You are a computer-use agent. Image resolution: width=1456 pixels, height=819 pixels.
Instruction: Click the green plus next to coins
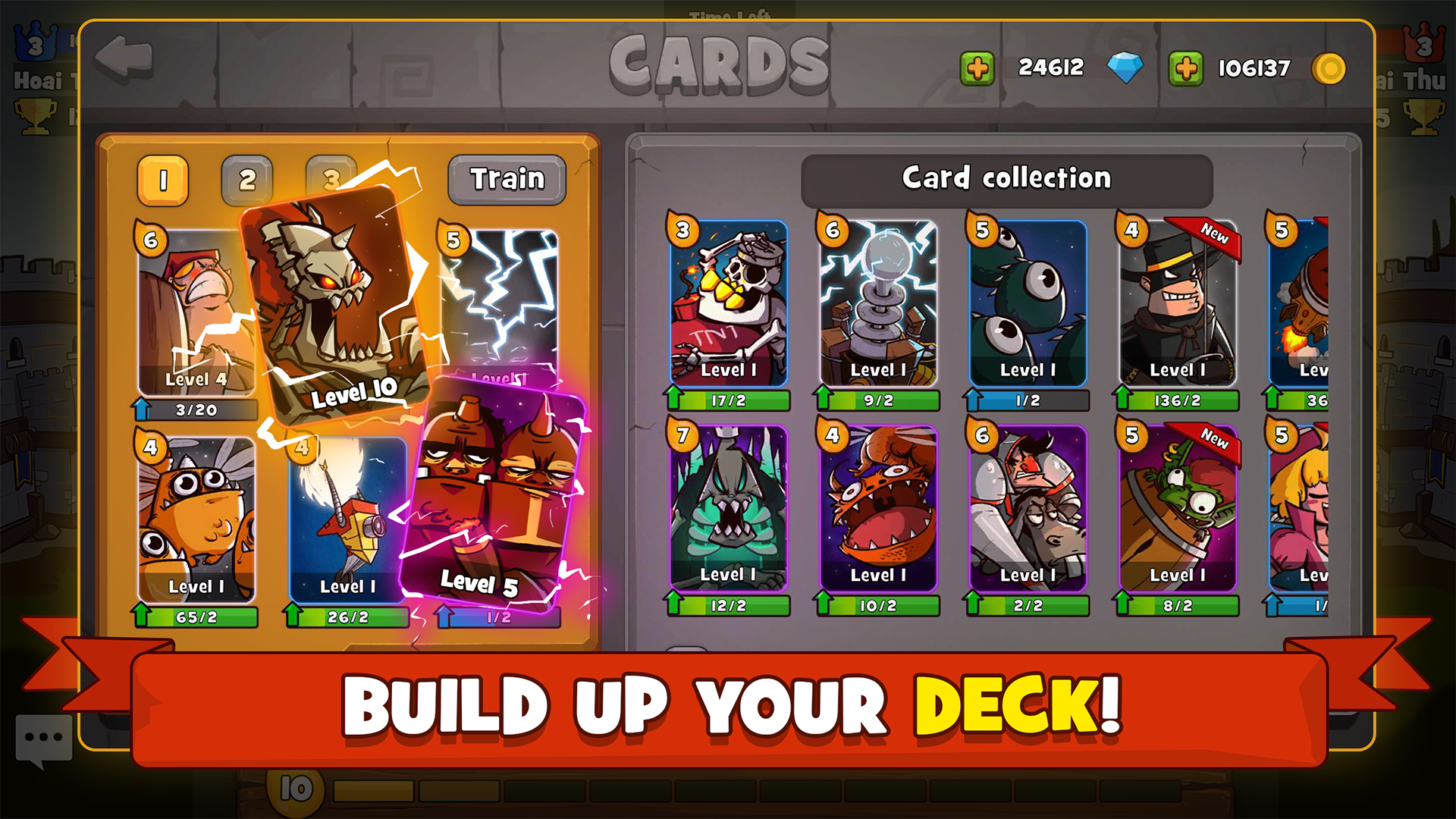click(x=1185, y=67)
